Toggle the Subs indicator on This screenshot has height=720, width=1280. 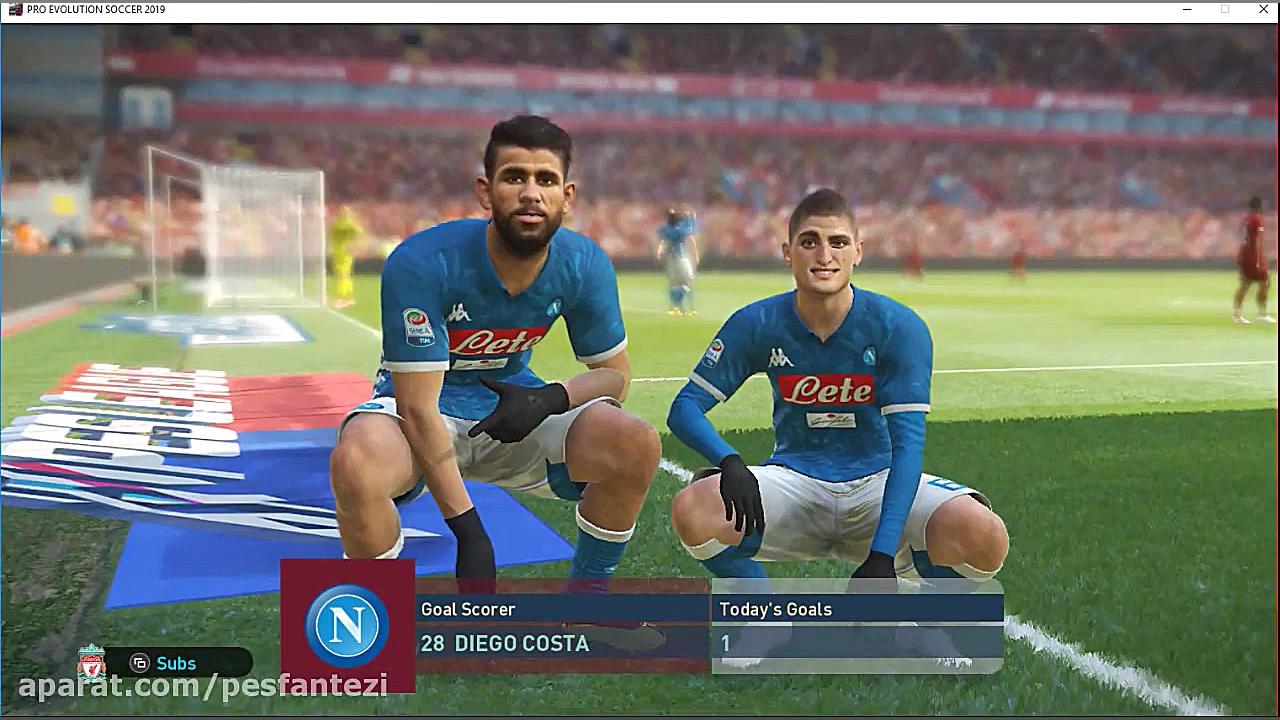click(x=176, y=663)
